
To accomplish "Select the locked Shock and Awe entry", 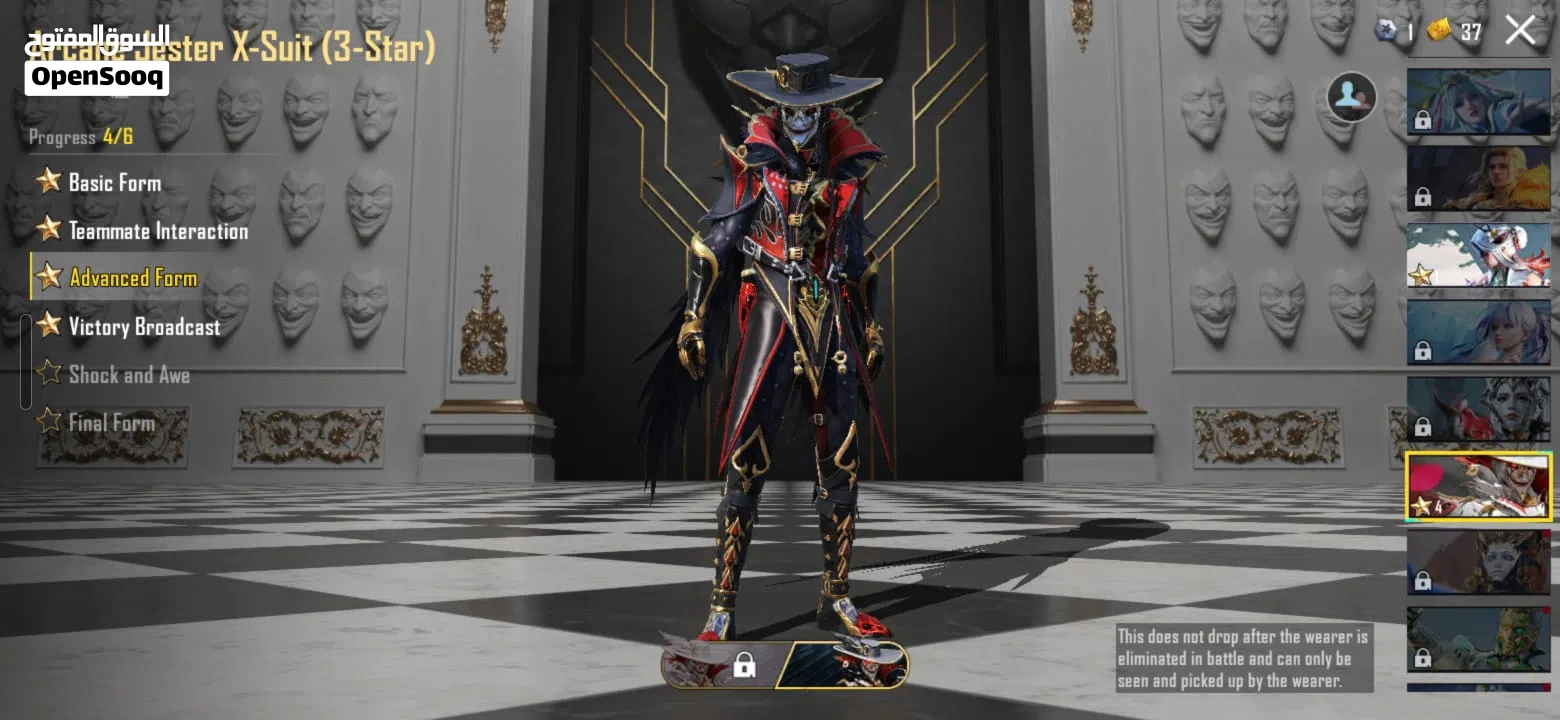I will [x=127, y=375].
